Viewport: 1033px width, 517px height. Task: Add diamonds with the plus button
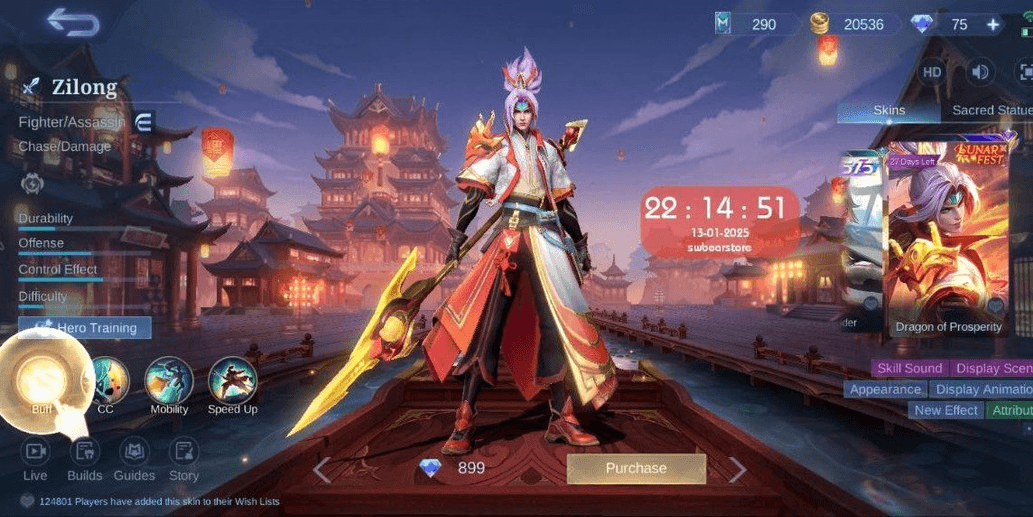pyautogui.click(x=993, y=24)
